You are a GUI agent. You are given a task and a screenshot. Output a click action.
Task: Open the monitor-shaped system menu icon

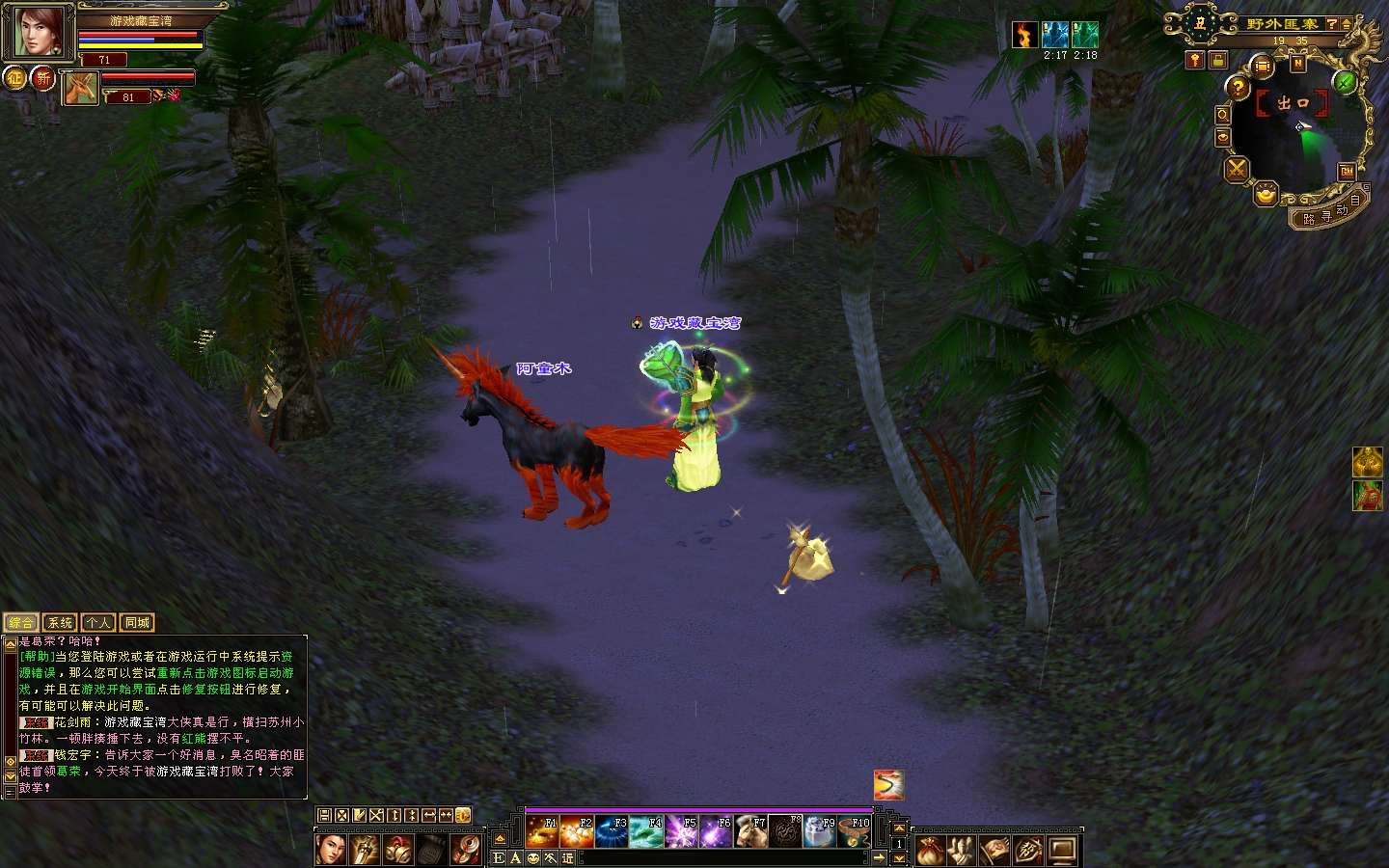point(1062,851)
